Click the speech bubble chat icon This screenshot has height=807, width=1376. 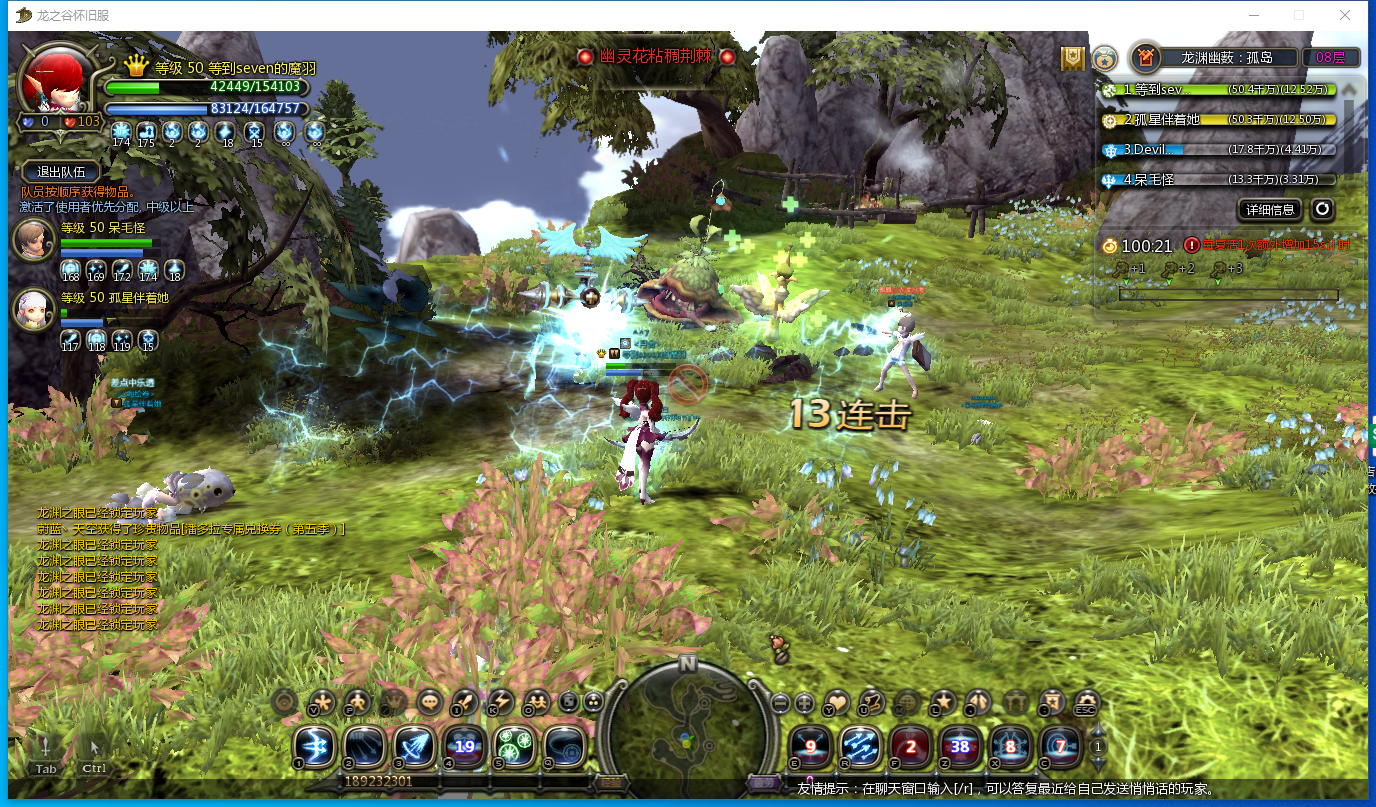click(430, 702)
